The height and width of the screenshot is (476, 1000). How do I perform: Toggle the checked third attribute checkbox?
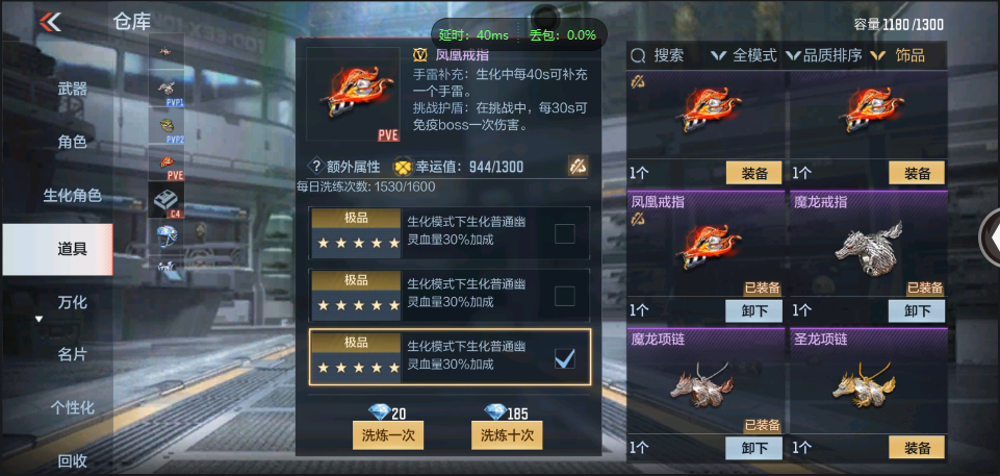[x=565, y=357]
